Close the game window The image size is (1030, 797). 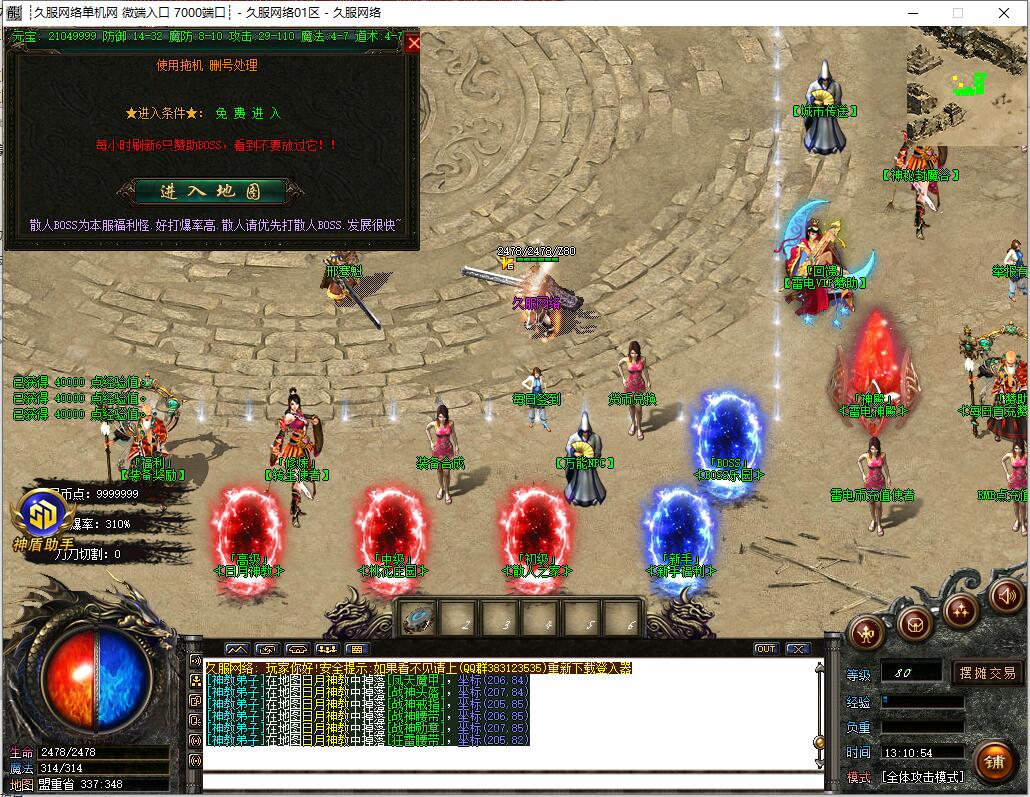point(1004,13)
